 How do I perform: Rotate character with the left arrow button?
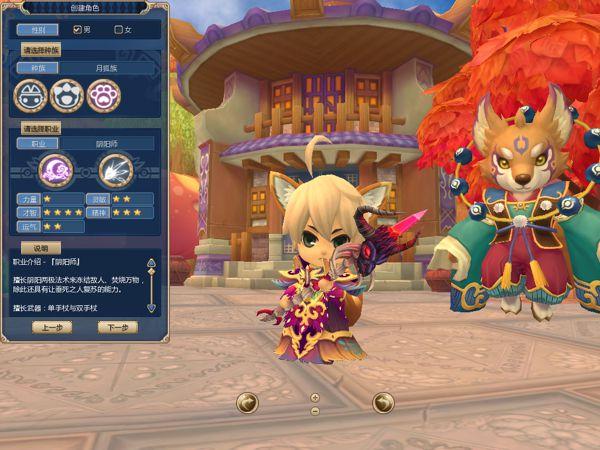pos(247,402)
